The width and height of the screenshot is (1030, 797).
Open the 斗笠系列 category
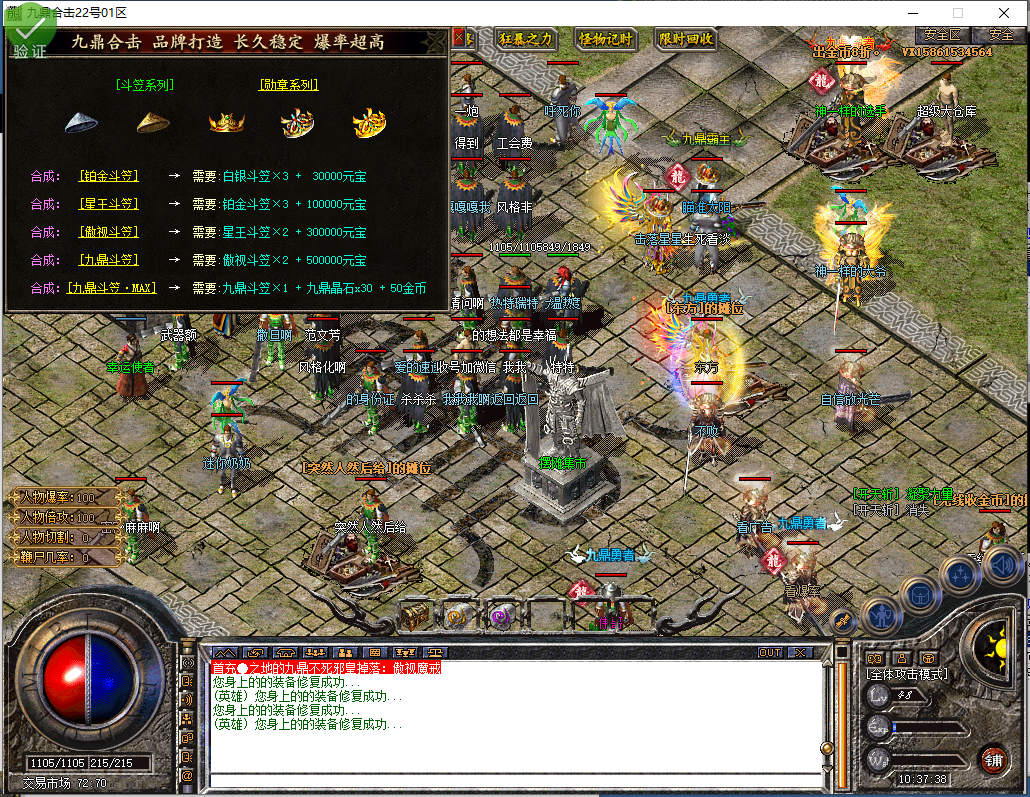point(145,85)
